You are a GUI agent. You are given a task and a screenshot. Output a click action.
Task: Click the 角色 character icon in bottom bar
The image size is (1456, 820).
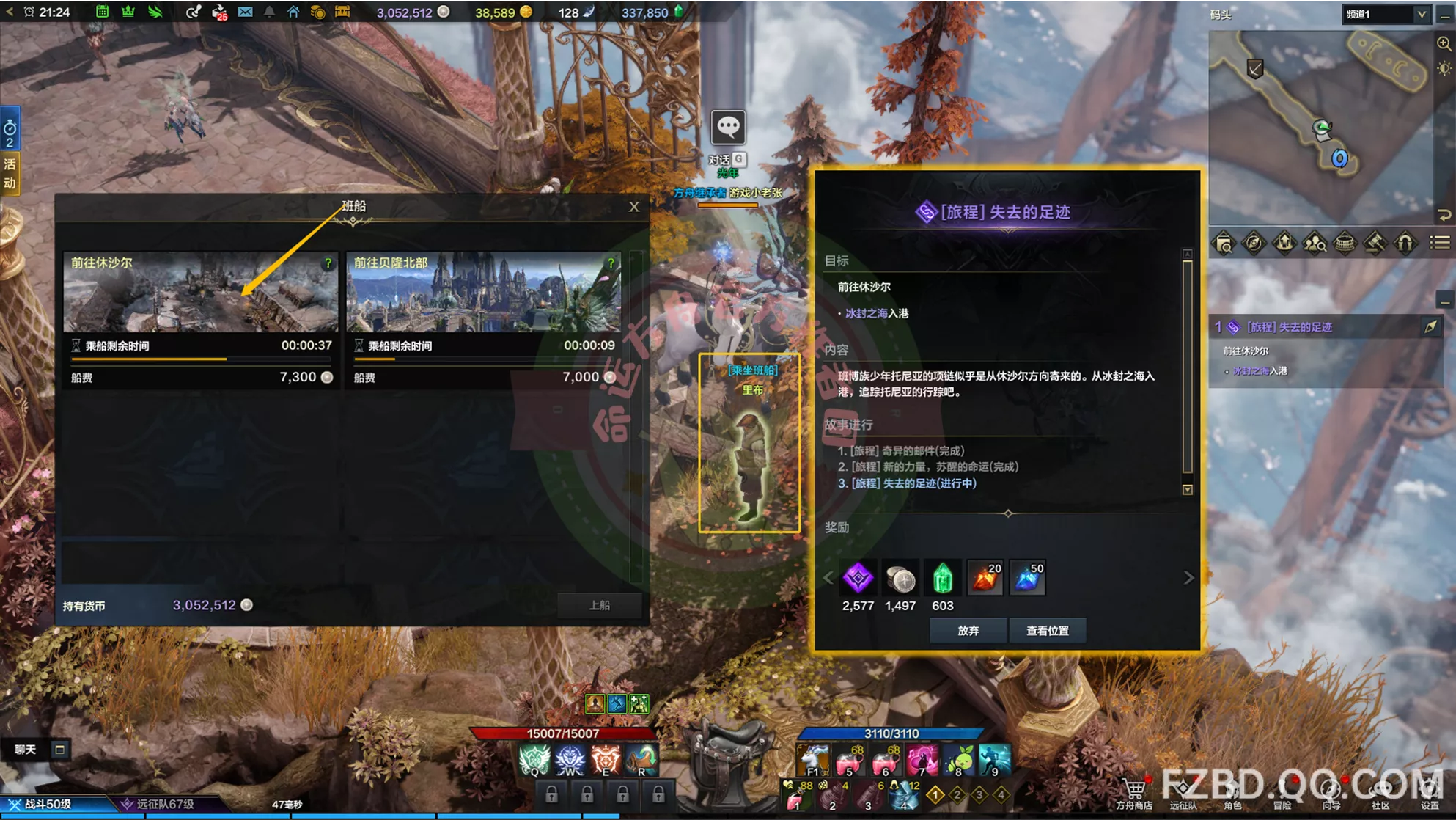pyautogui.click(x=1234, y=790)
